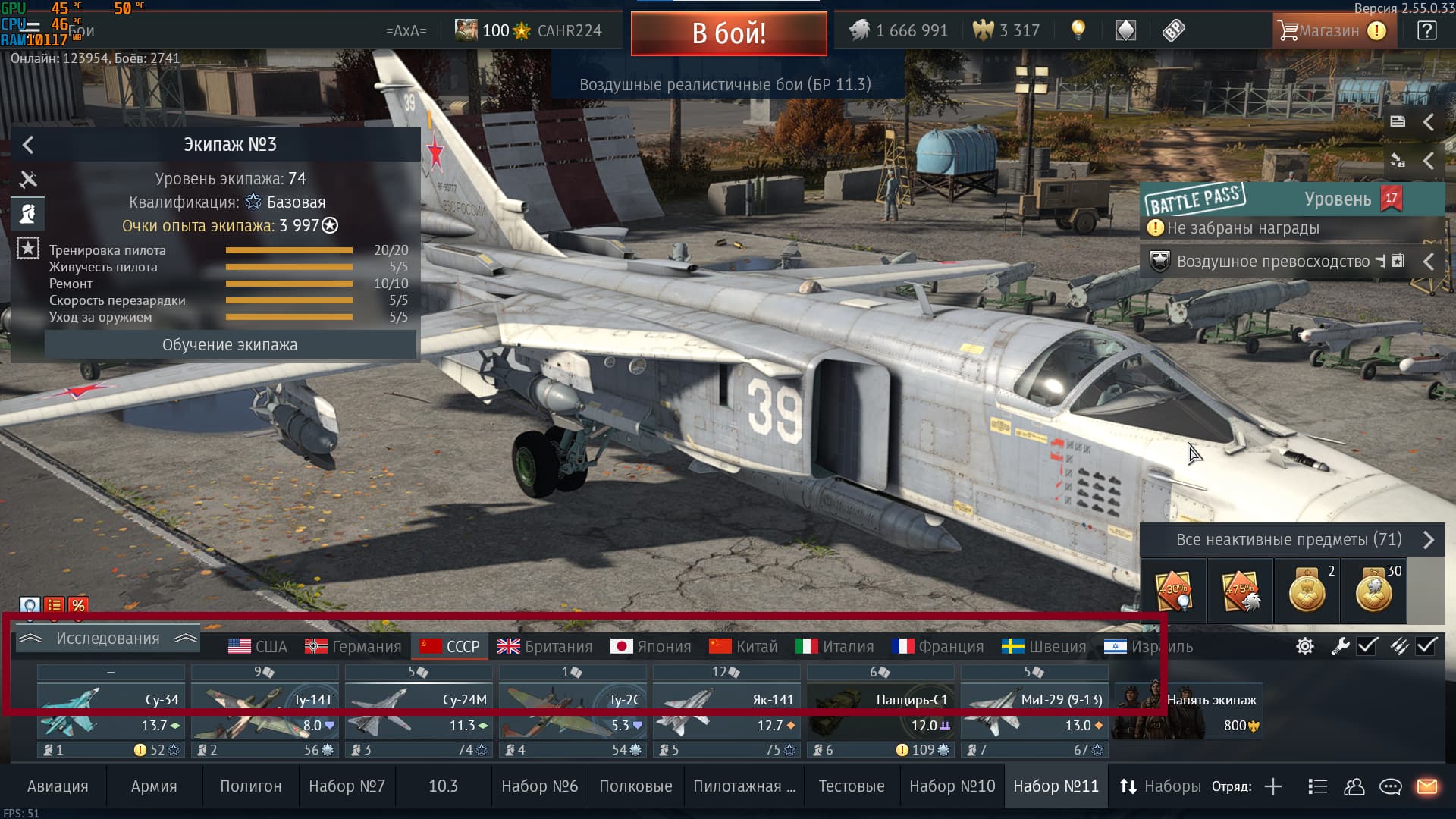Expand Все неактивные предметы list

coord(1291,540)
